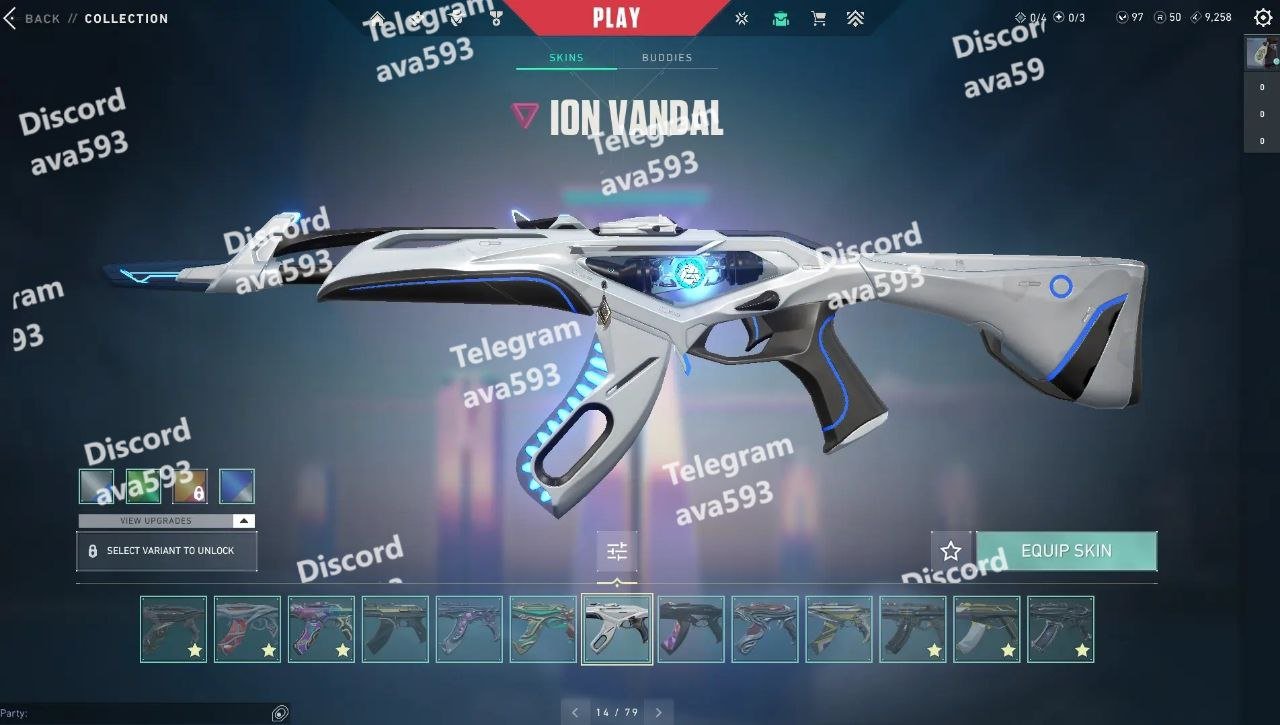This screenshot has width=1280, height=725.
Task: Open the settings gear
Action: [x=1263, y=18]
